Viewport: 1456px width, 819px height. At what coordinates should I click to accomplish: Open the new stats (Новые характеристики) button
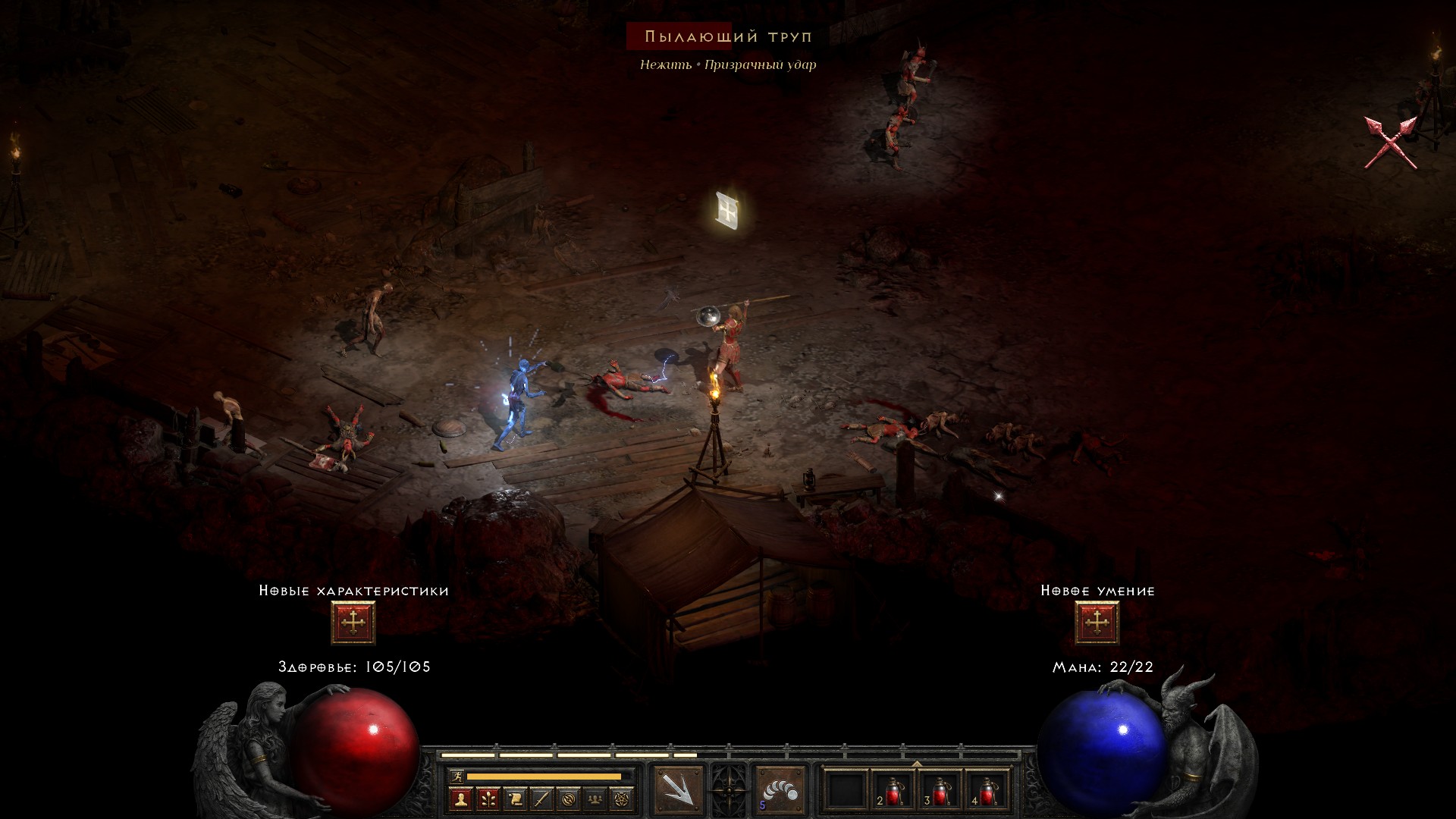coord(353,623)
